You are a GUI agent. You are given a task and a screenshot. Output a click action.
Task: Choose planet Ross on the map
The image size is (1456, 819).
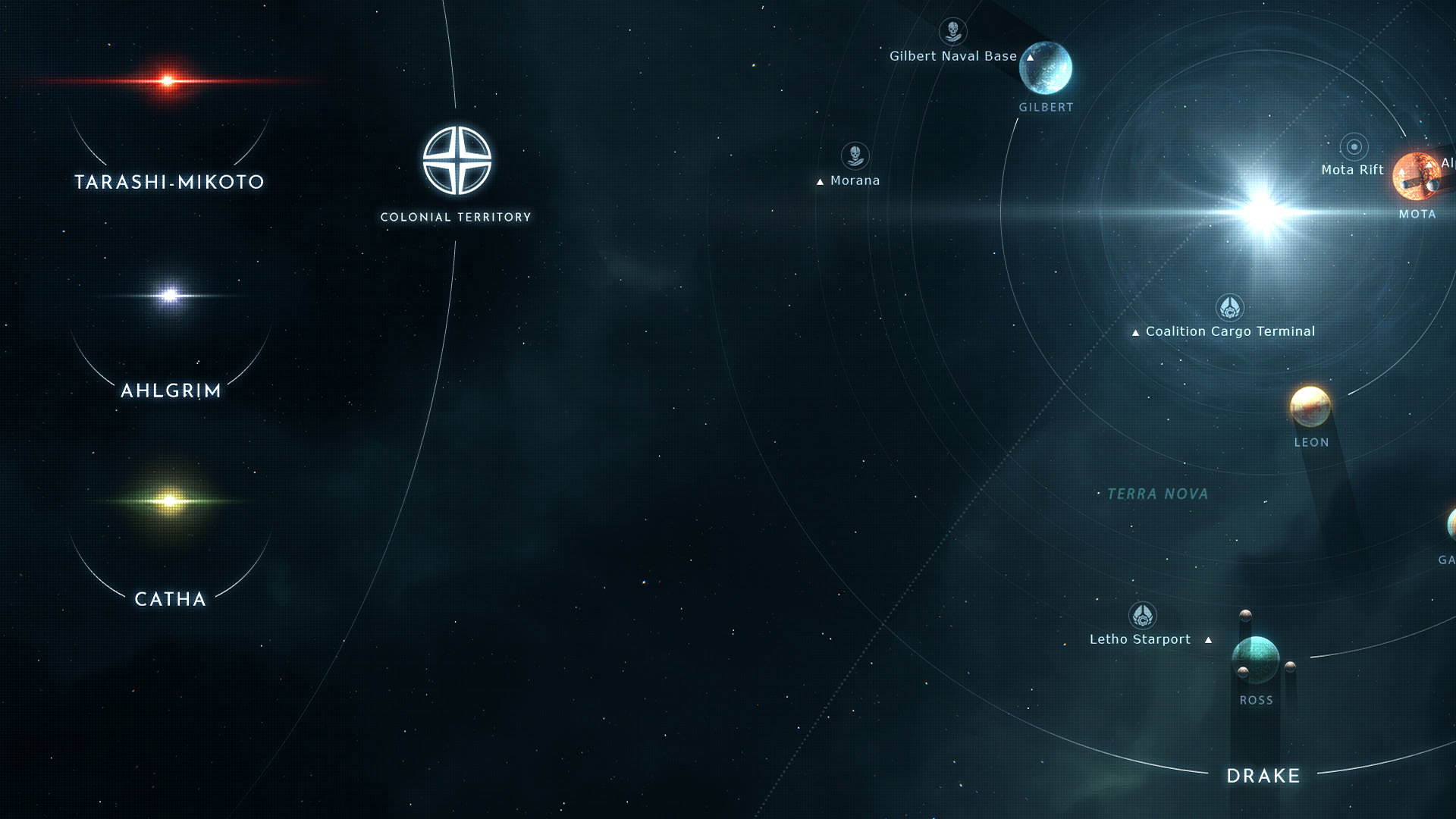tap(1256, 660)
